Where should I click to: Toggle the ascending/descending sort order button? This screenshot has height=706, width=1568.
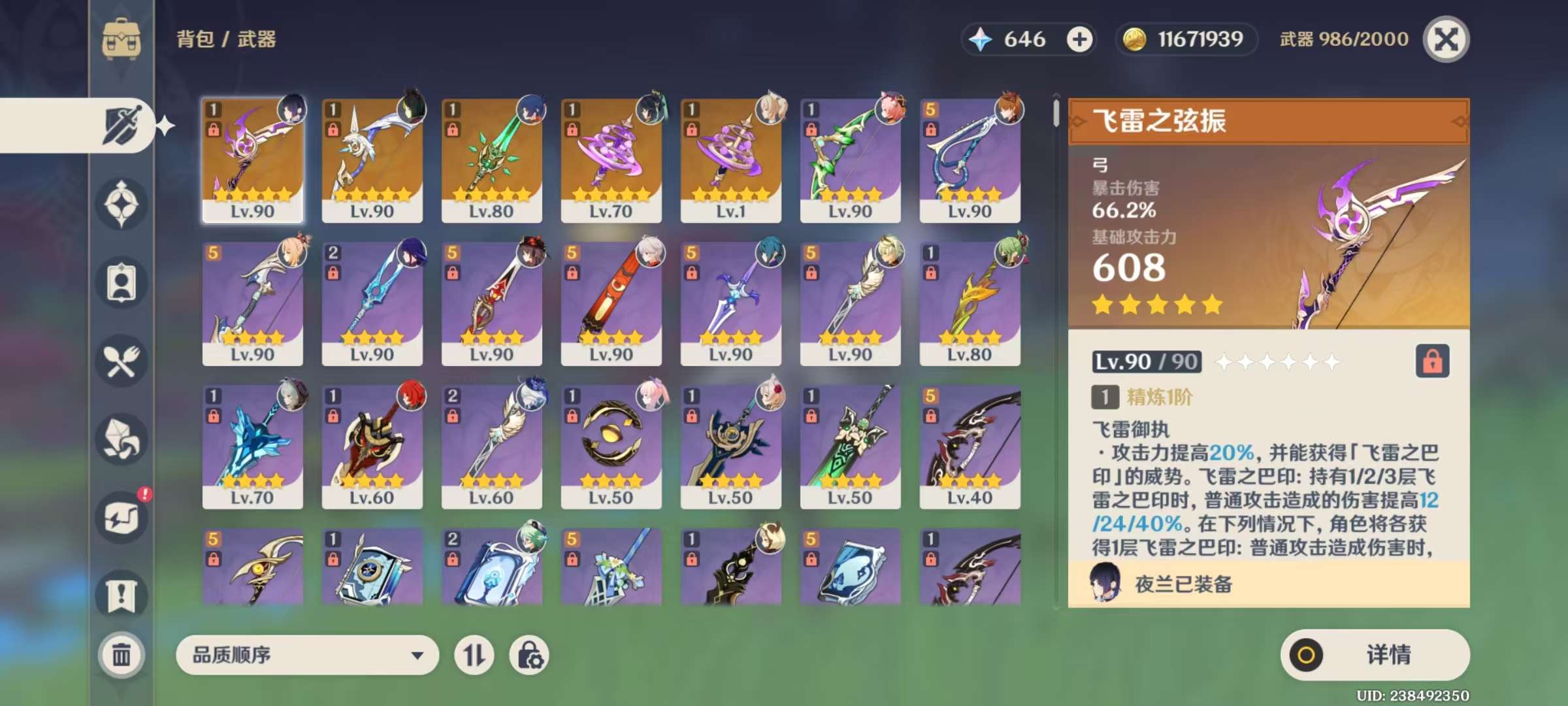pyautogui.click(x=474, y=654)
